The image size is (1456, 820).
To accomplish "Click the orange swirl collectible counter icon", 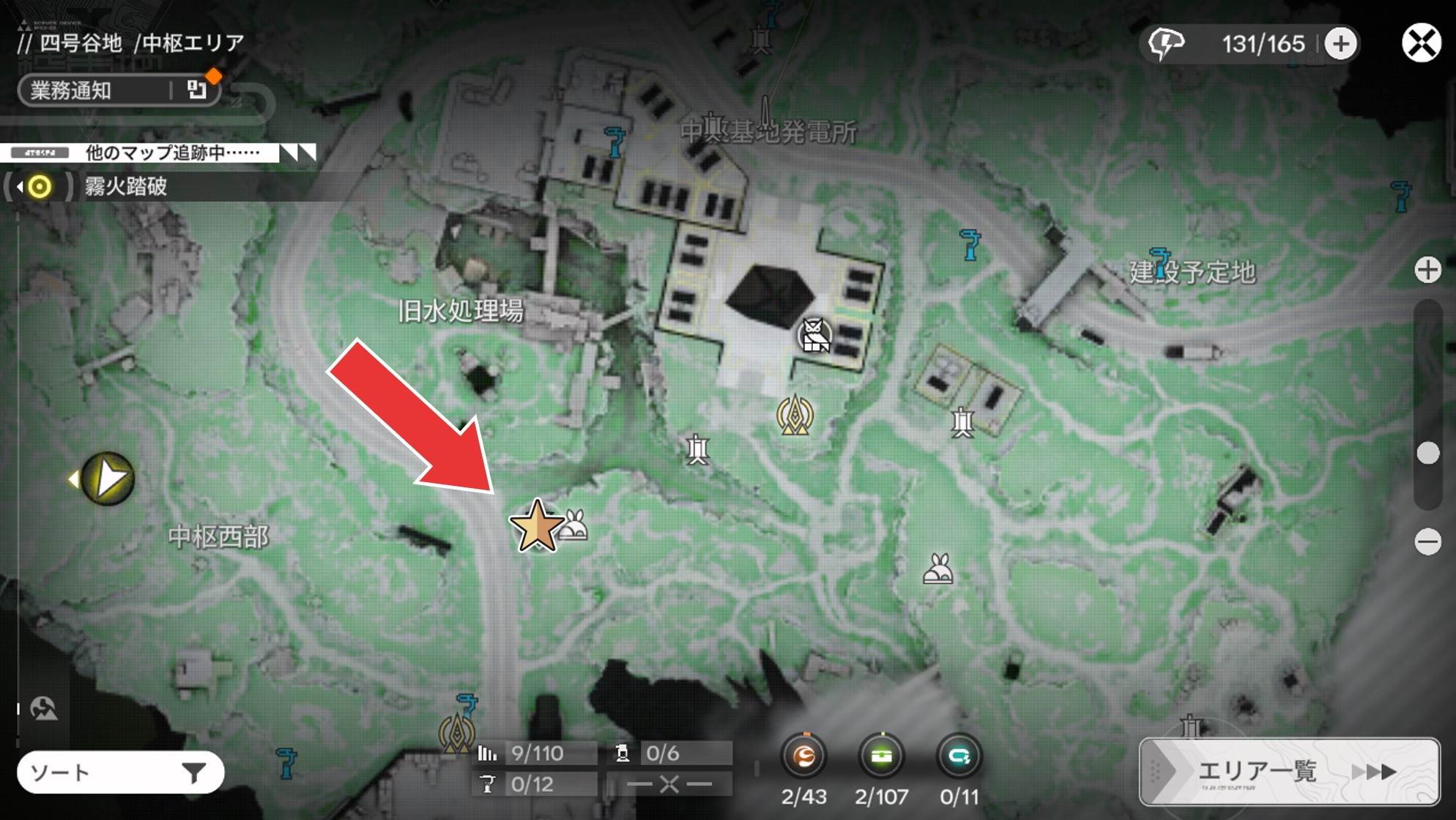I will coord(804,756).
